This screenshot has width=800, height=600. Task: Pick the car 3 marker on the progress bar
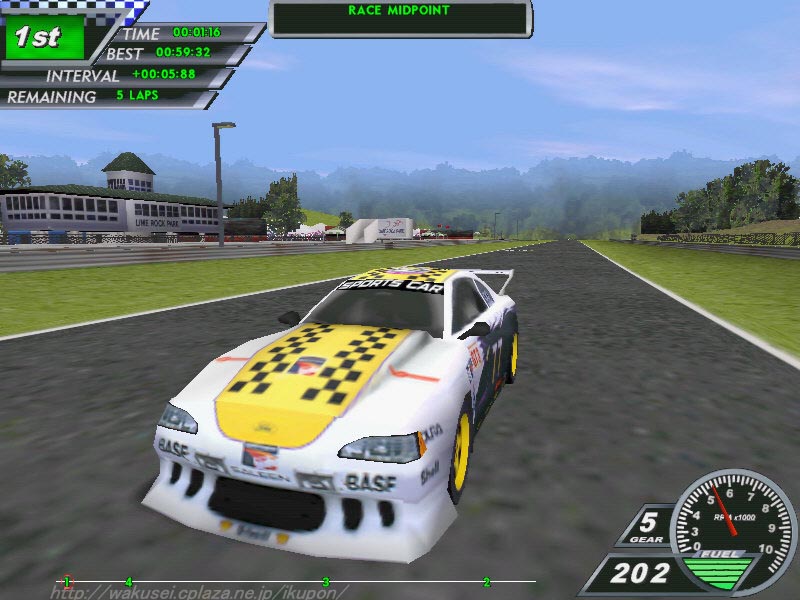coord(326,581)
